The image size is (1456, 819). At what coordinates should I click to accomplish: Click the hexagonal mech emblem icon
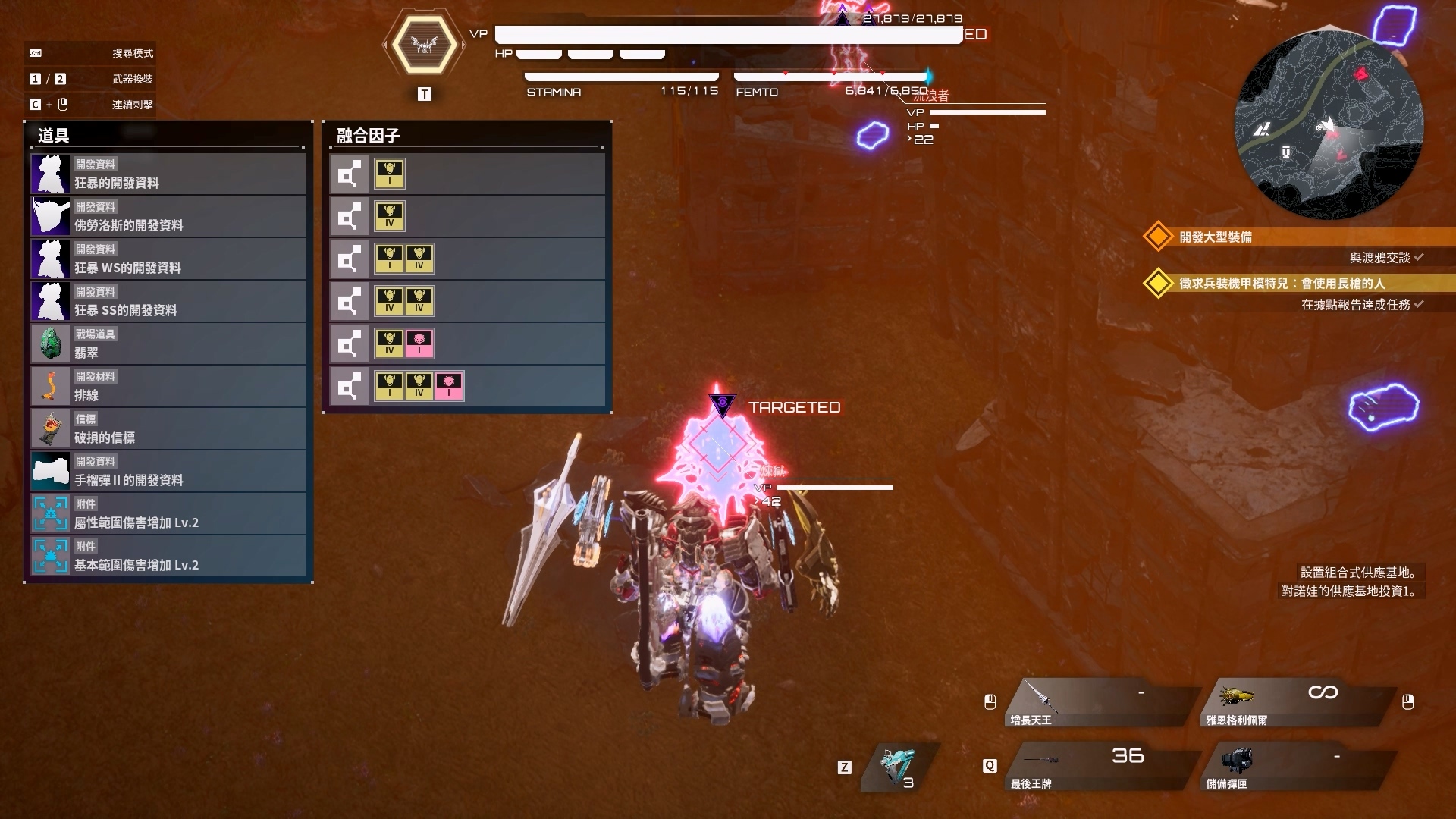(424, 45)
